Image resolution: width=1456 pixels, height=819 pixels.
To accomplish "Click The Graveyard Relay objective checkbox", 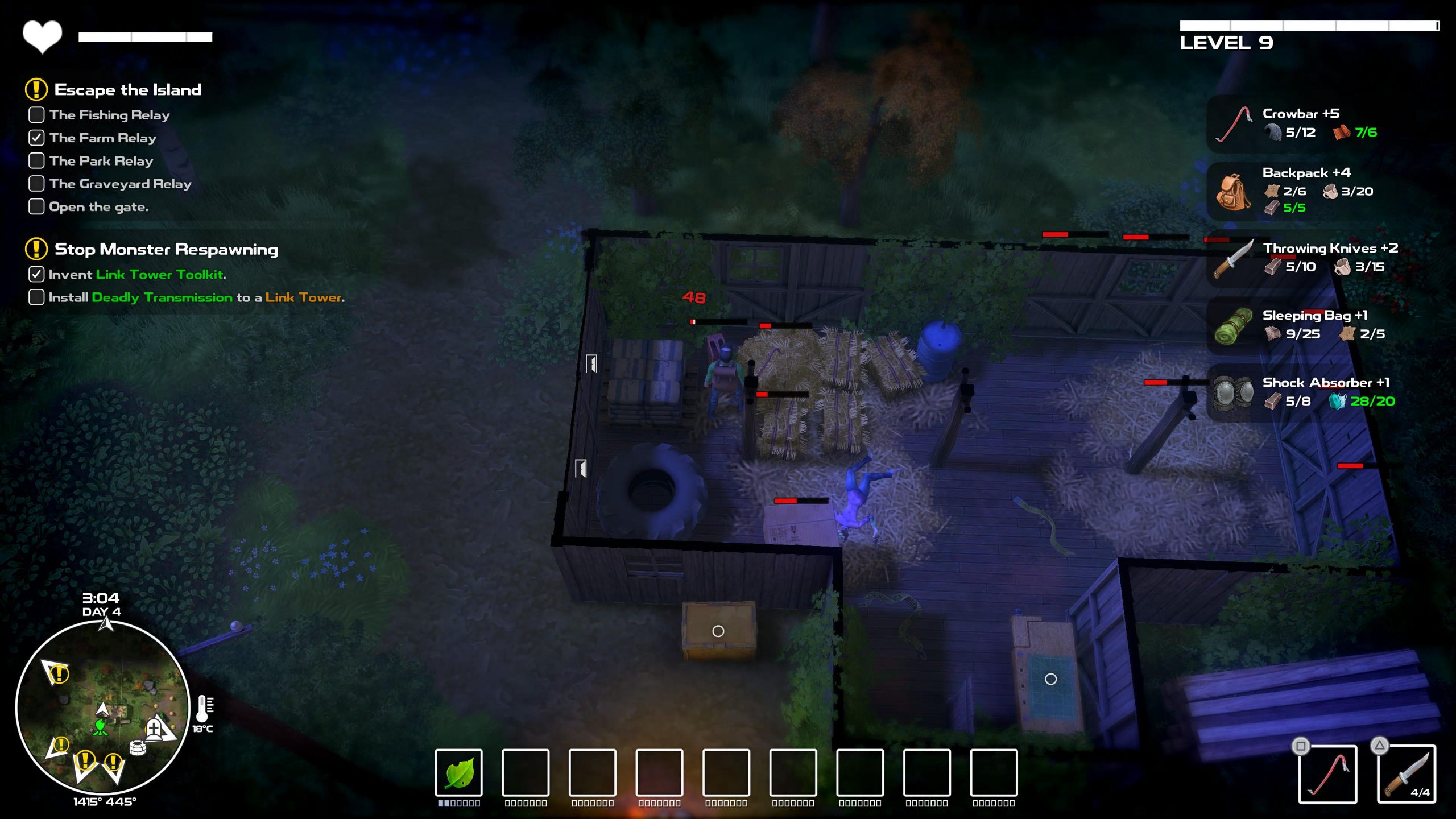I will [36, 184].
